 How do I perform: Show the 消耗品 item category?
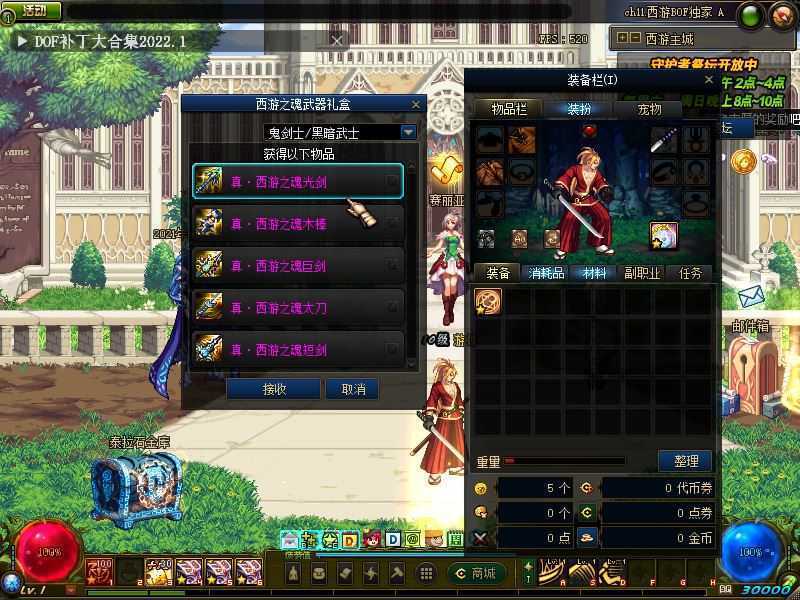(546, 273)
